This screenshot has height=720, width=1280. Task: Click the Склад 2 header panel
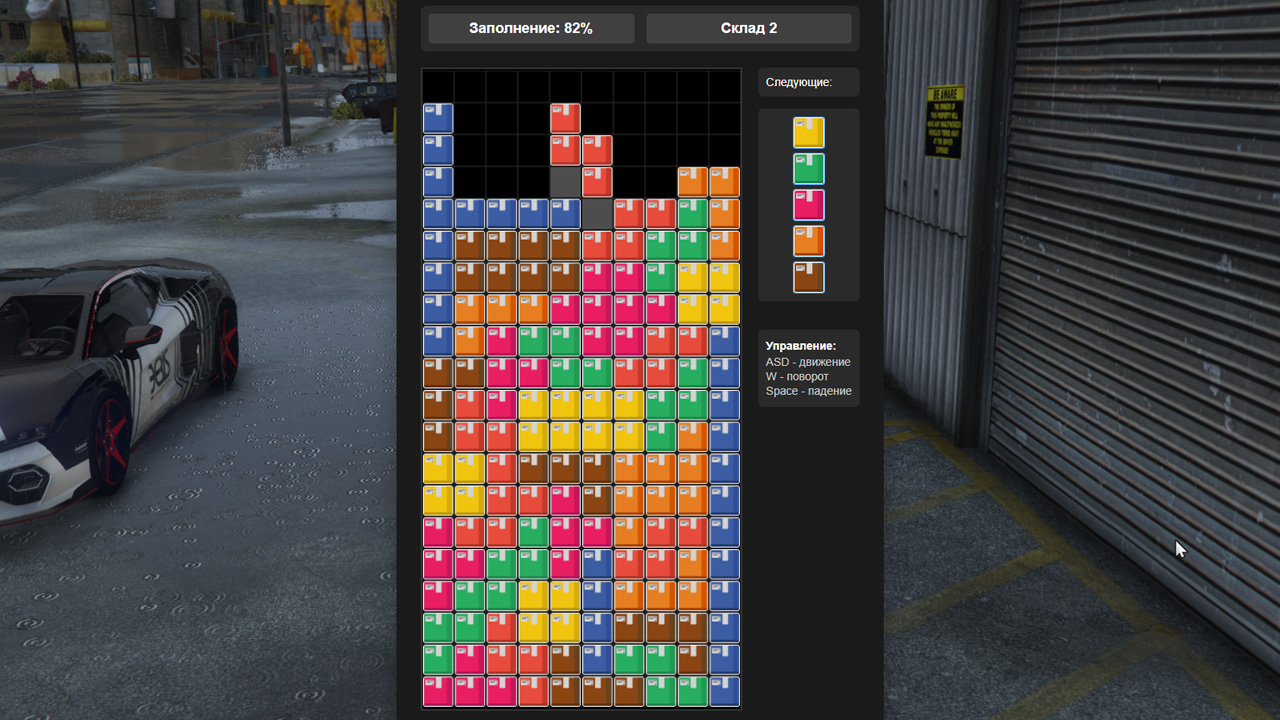tap(749, 28)
